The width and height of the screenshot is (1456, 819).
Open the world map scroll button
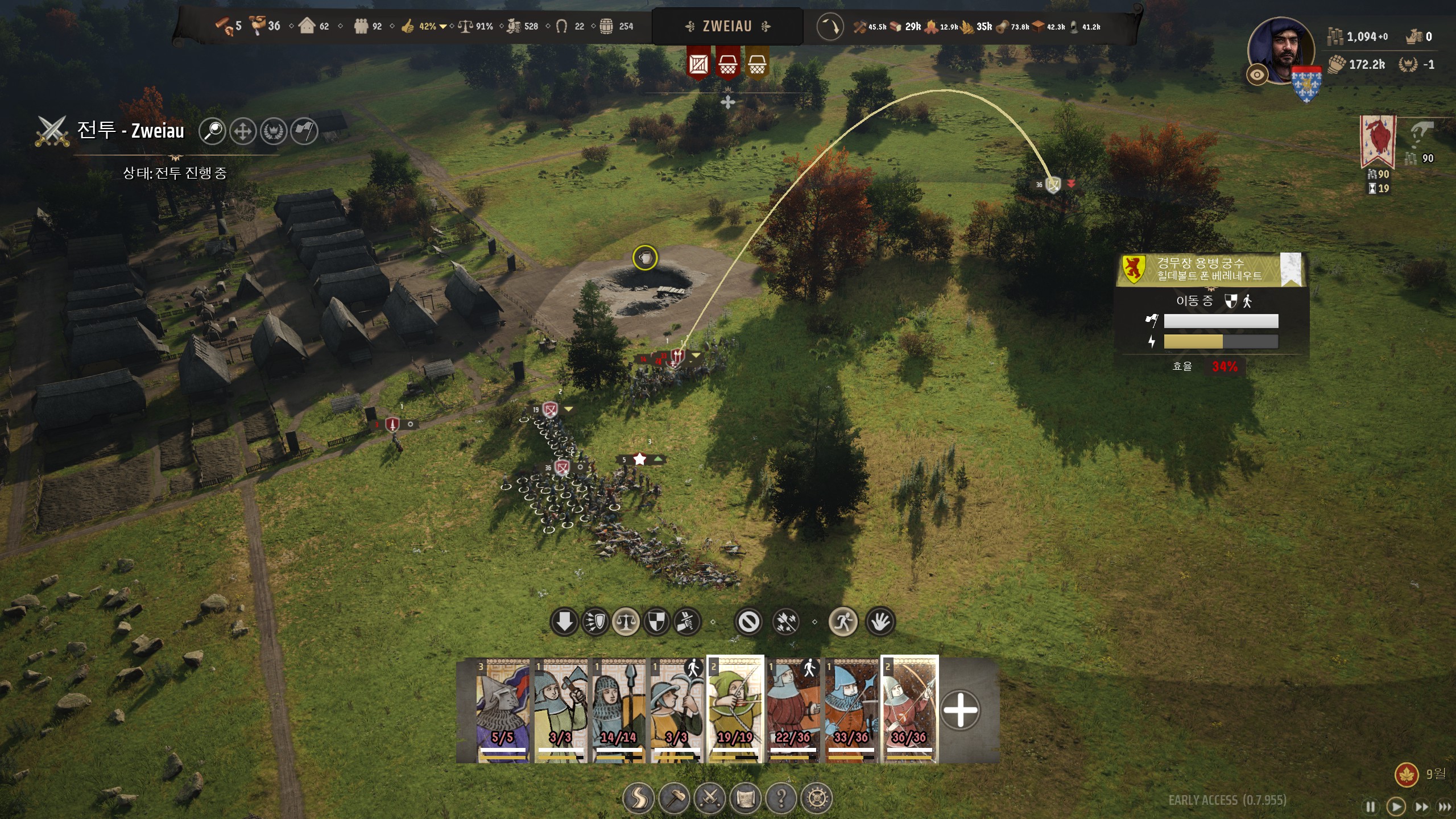pyautogui.click(x=746, y=799)
